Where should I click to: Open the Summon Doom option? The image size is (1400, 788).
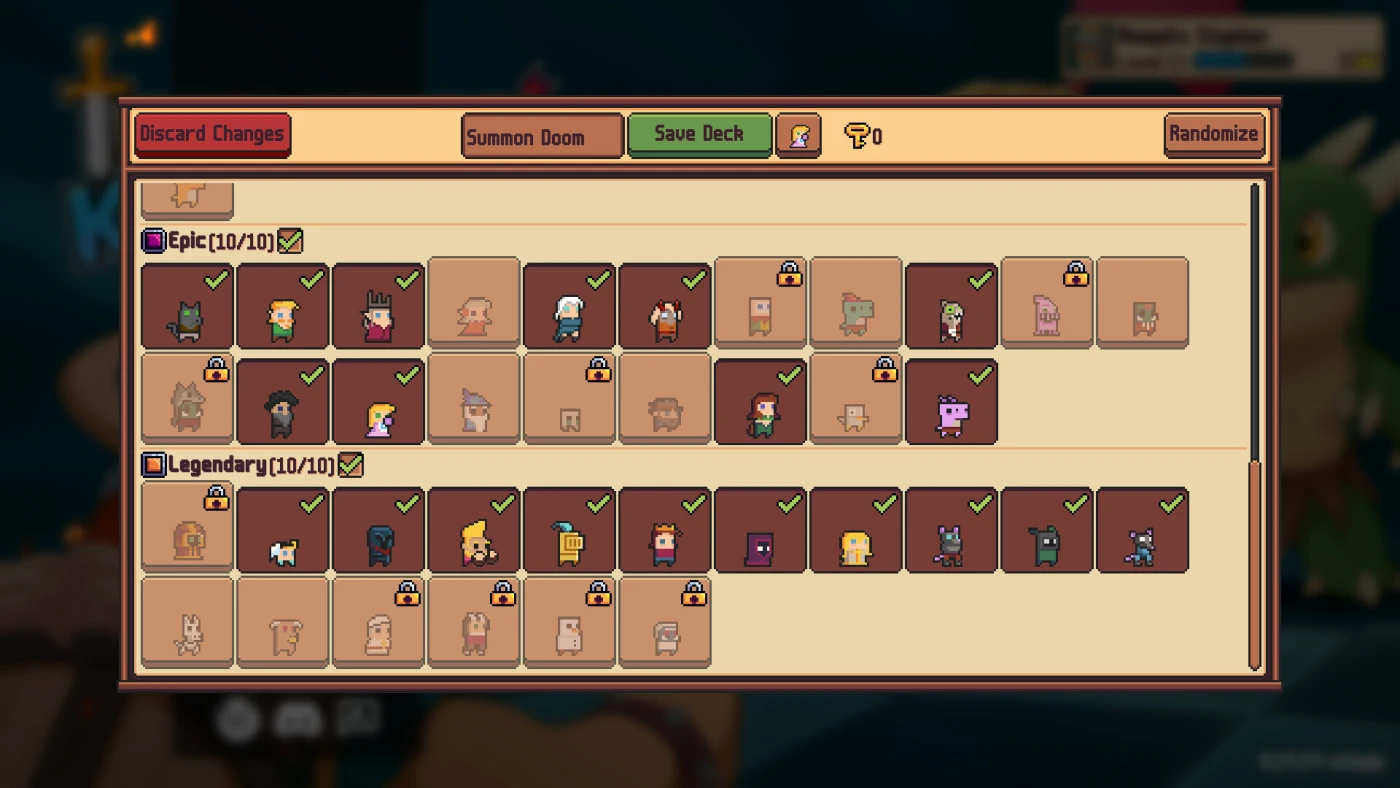click(x=542, y=136)
